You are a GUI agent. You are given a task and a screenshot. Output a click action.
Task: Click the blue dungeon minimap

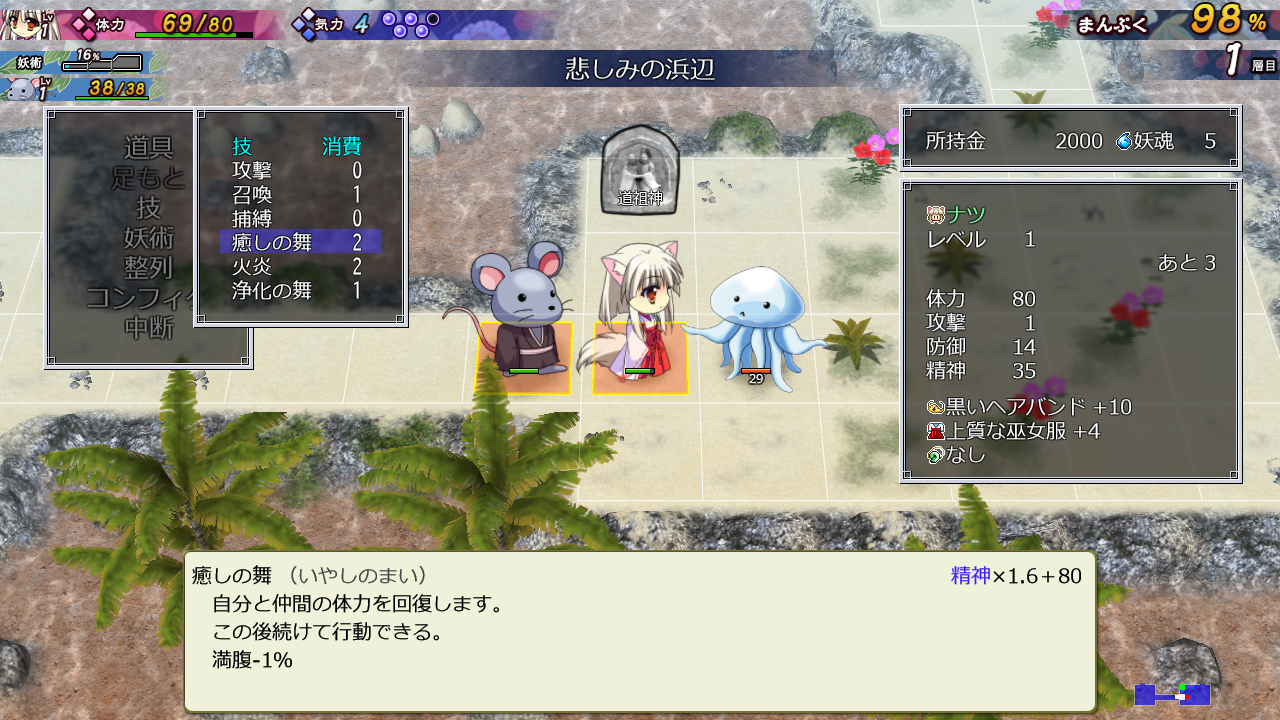click(x=1172, y=694)
